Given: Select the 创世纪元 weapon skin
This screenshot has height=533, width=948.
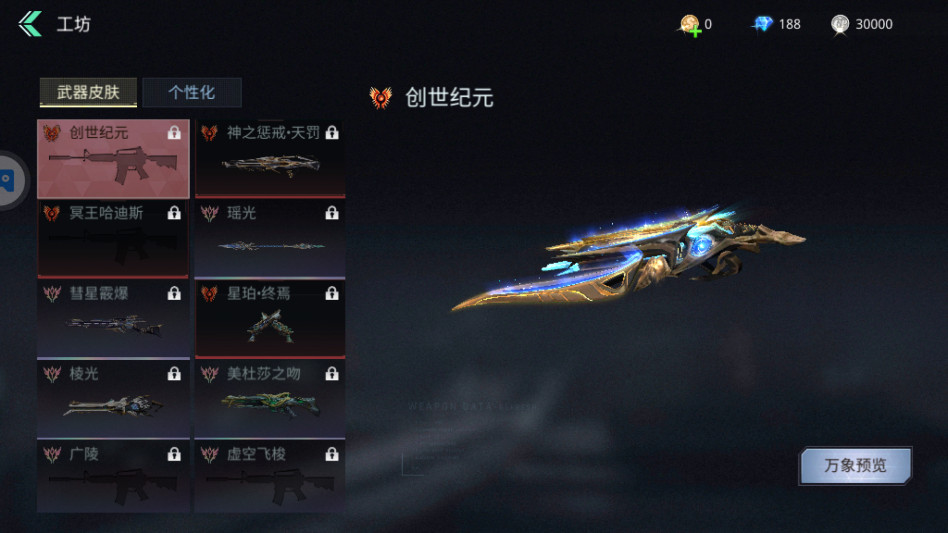Looking at the screenshot, I should pos(113,159).
